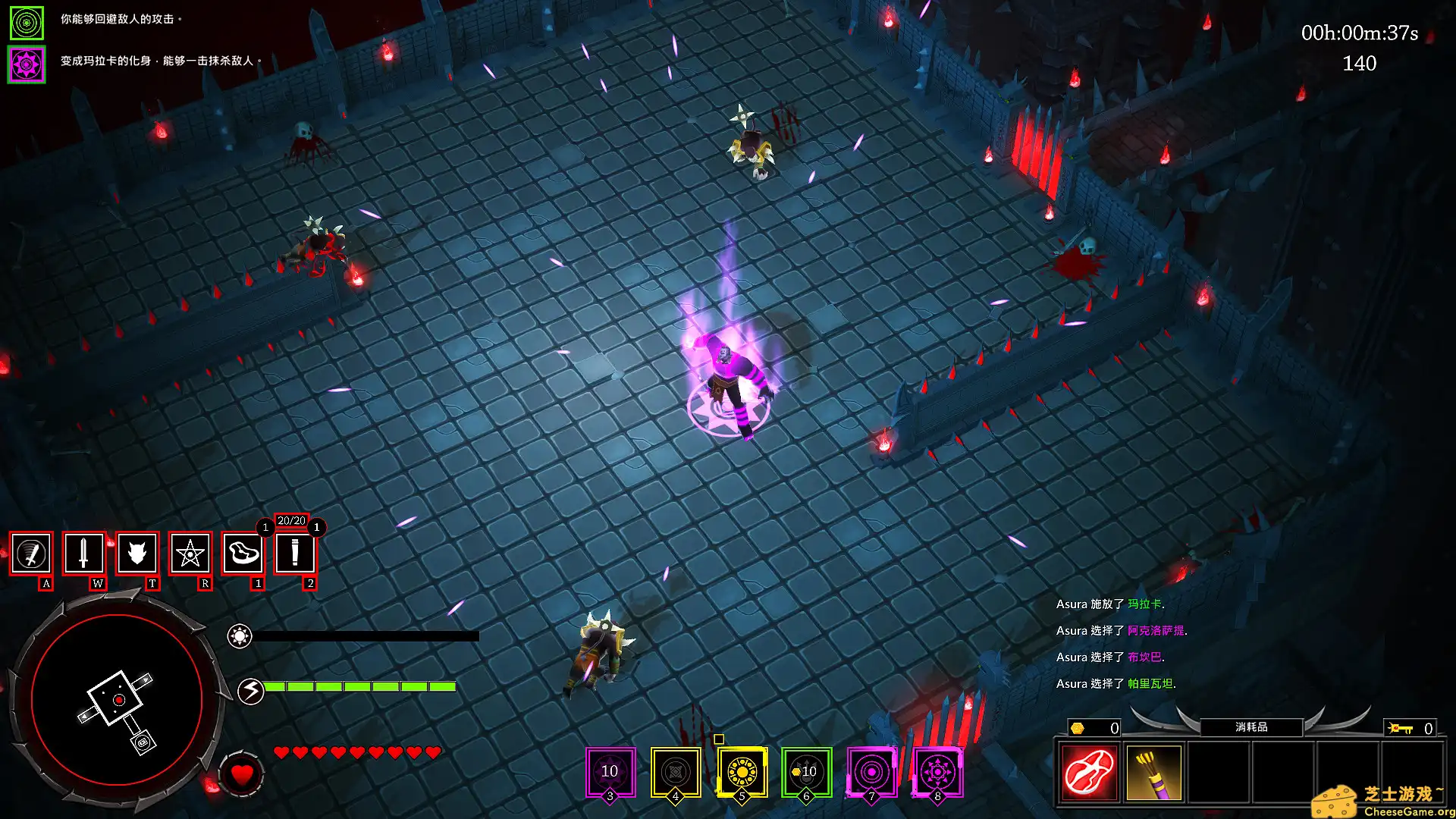Activate the sword skill on the W slot
Image resolution: width=1456 pixels, height=819 pixels.
pos(83,554)
